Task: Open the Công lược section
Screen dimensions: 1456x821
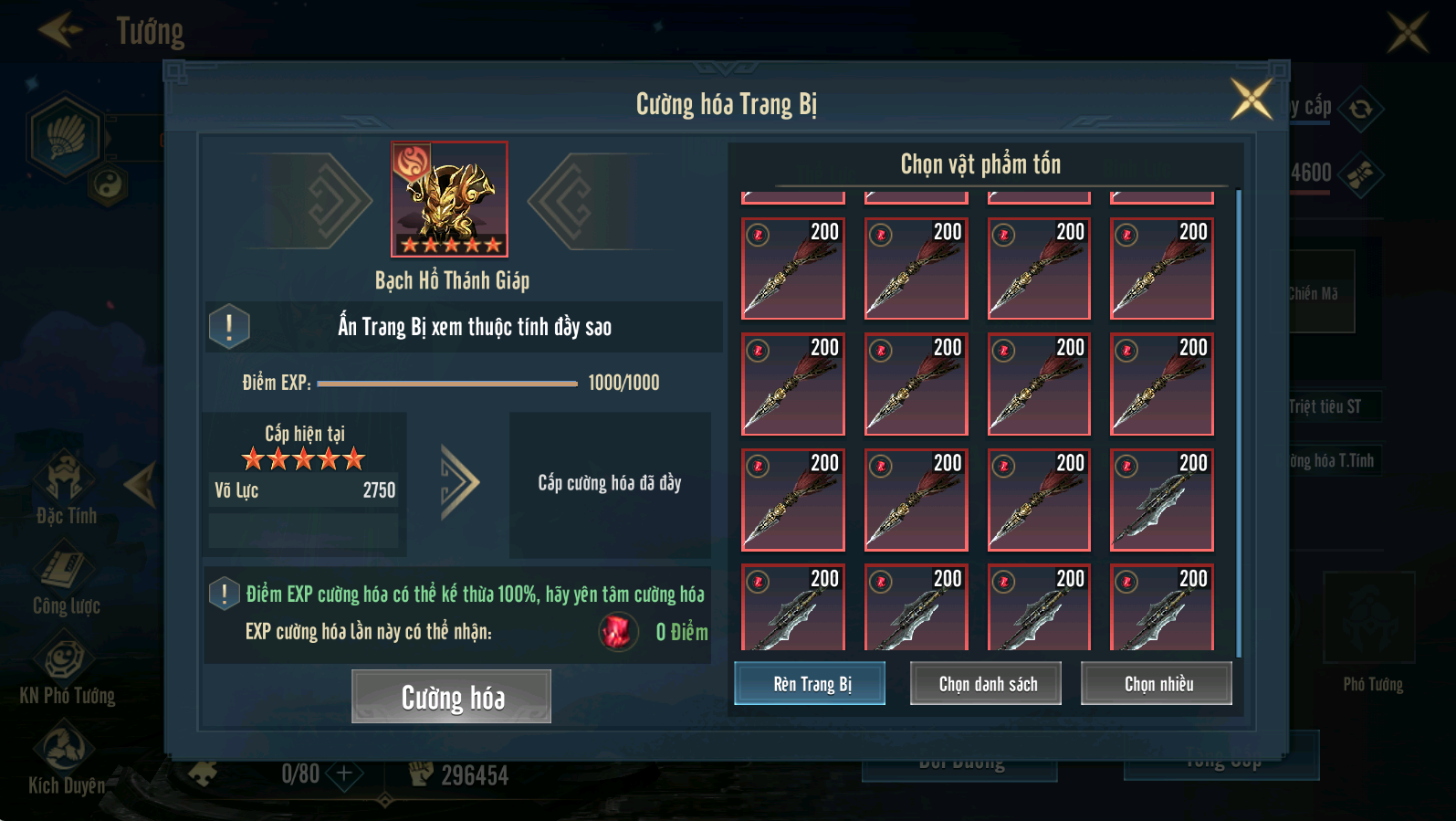Action: tap(66, 578)
